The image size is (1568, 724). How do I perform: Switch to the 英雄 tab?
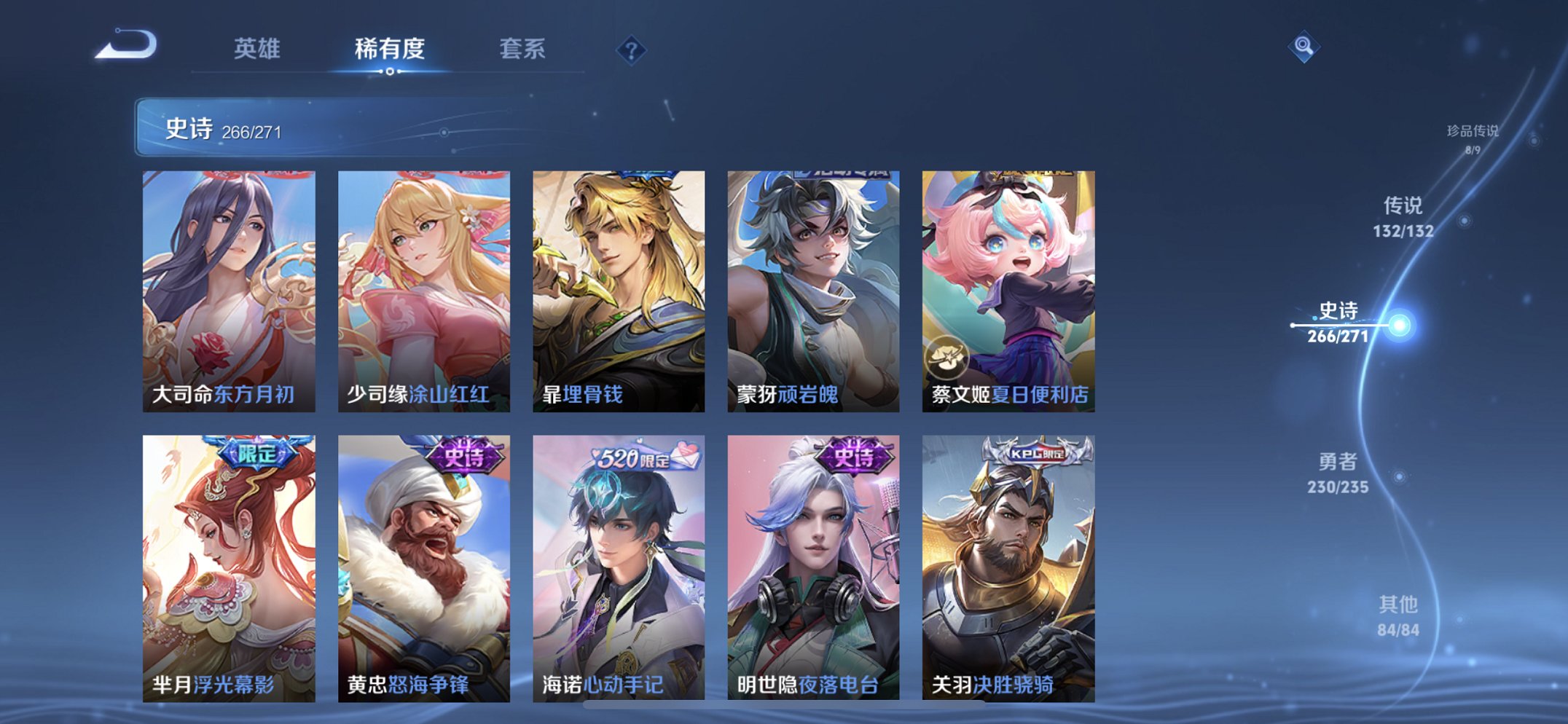[x=259, y=50]
